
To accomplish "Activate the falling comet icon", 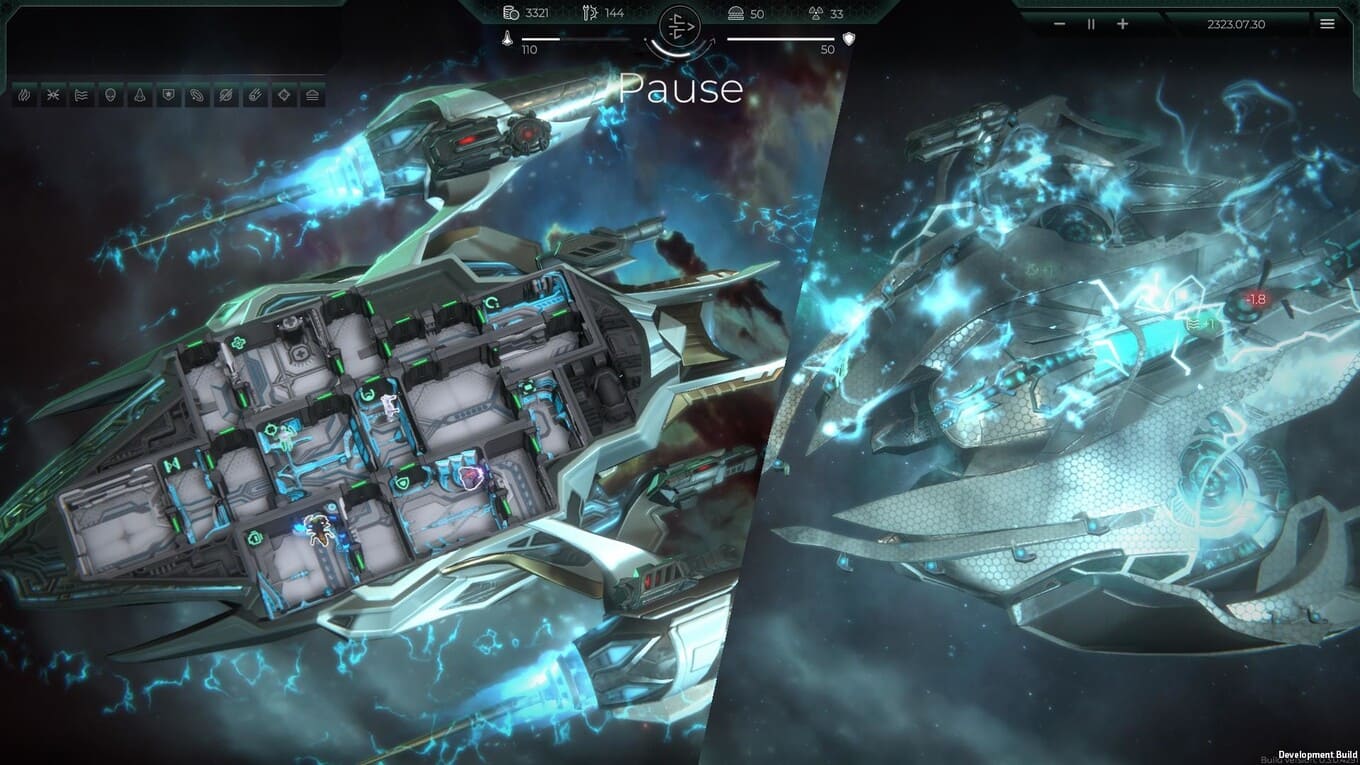I will (x=256, y=96).
